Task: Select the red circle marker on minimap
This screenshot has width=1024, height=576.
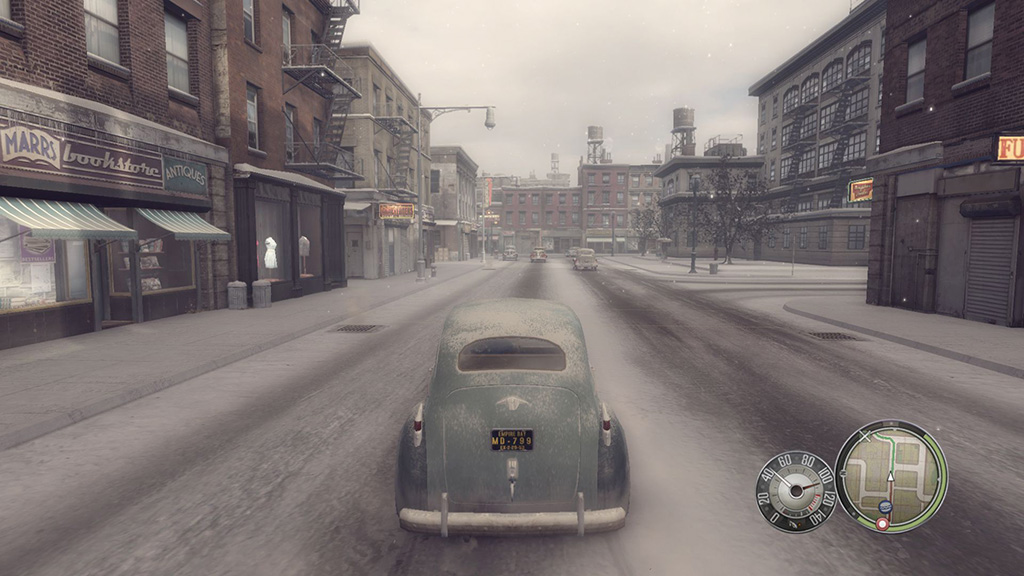Action: coord(882,523)
